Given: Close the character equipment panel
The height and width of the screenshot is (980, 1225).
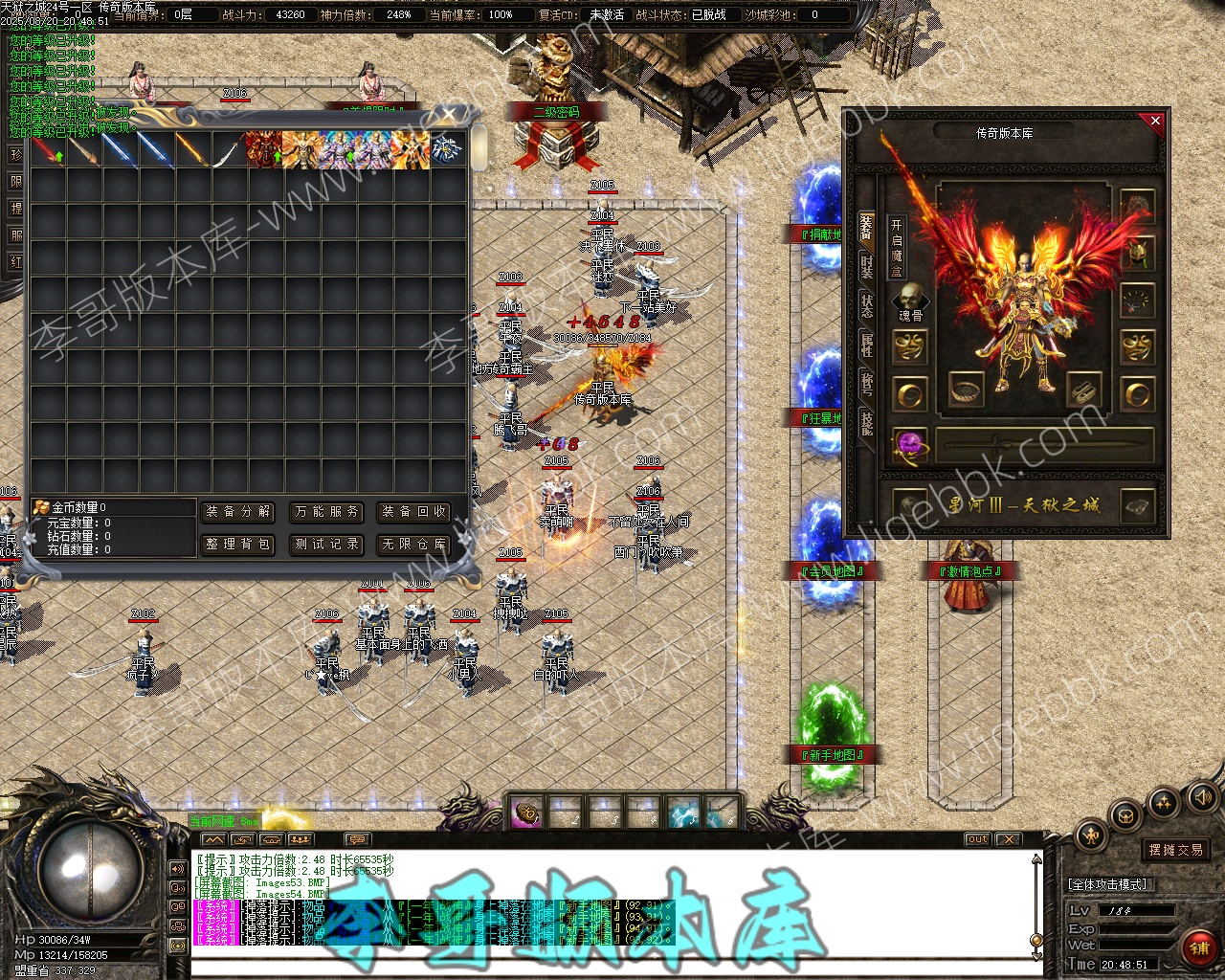Looking at the screenshot, I should pos(1155,122).
